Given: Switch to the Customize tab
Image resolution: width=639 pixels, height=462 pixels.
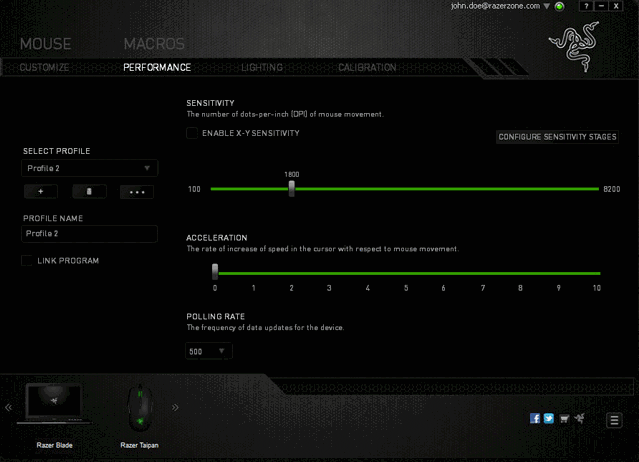Looking at the screenshot, I should (44, 68).
